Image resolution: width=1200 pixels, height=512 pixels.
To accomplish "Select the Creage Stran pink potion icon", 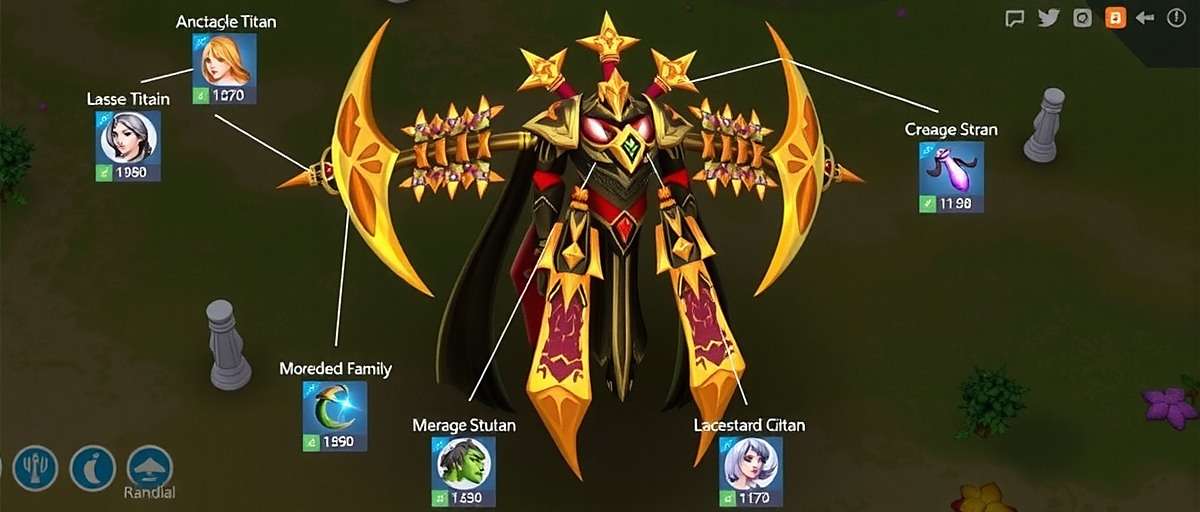I will pyautogui.click(x=951, y=169).
